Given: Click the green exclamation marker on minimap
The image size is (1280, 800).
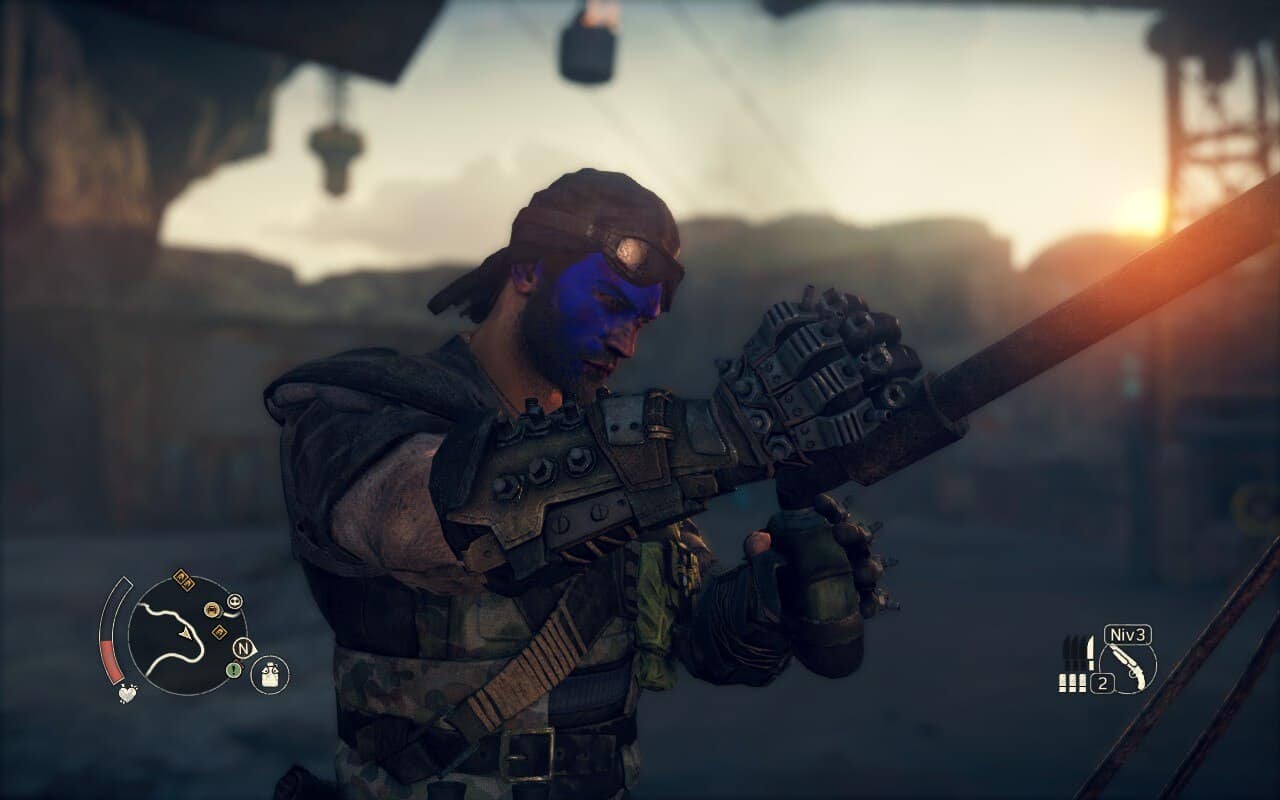Looking at the screenshot, I should point(234,670).
